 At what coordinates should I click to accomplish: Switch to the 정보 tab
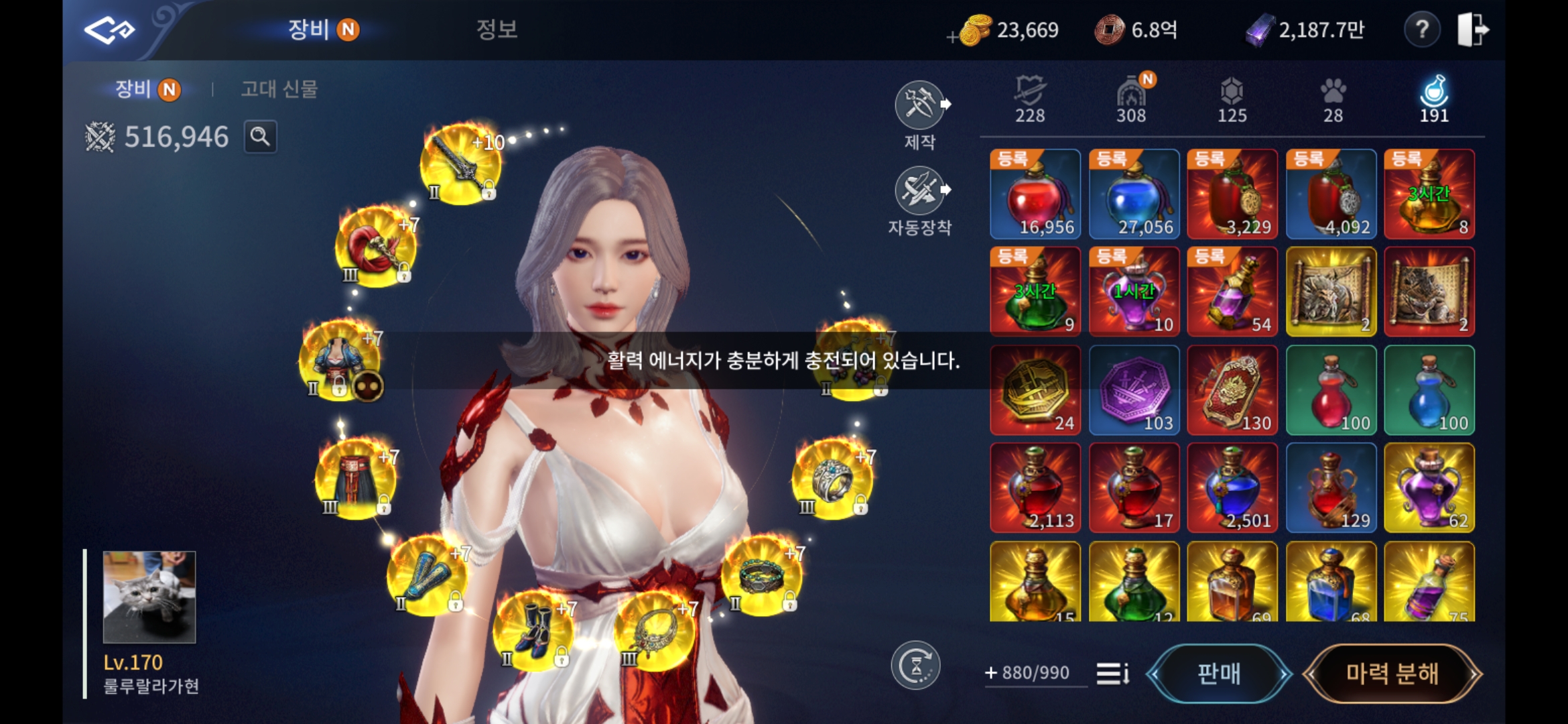[x=497, y=29]
